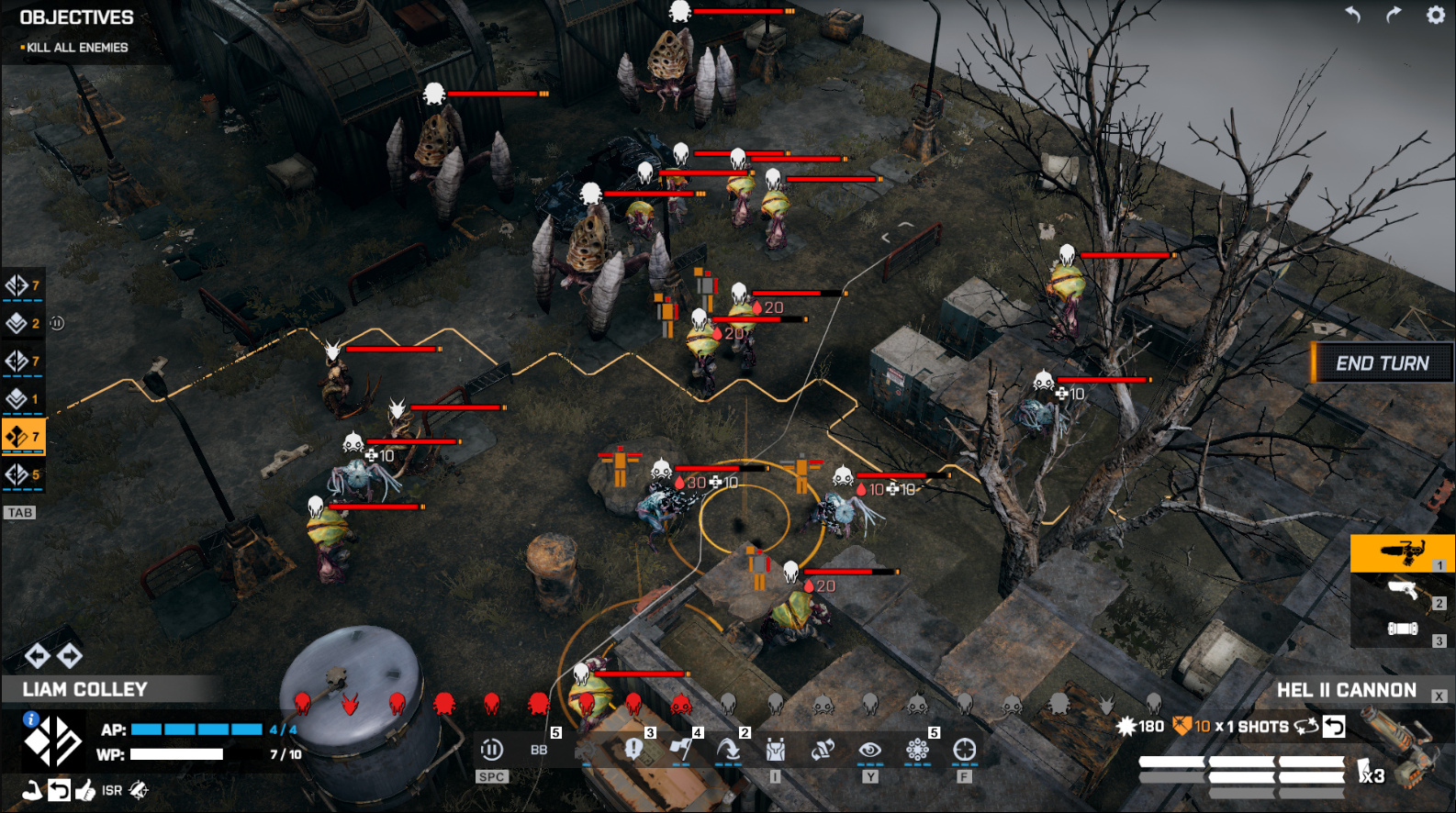Activate the crosshair fire weapon ability
This screenshot has width=1456, height=813.
pos(964,751)
